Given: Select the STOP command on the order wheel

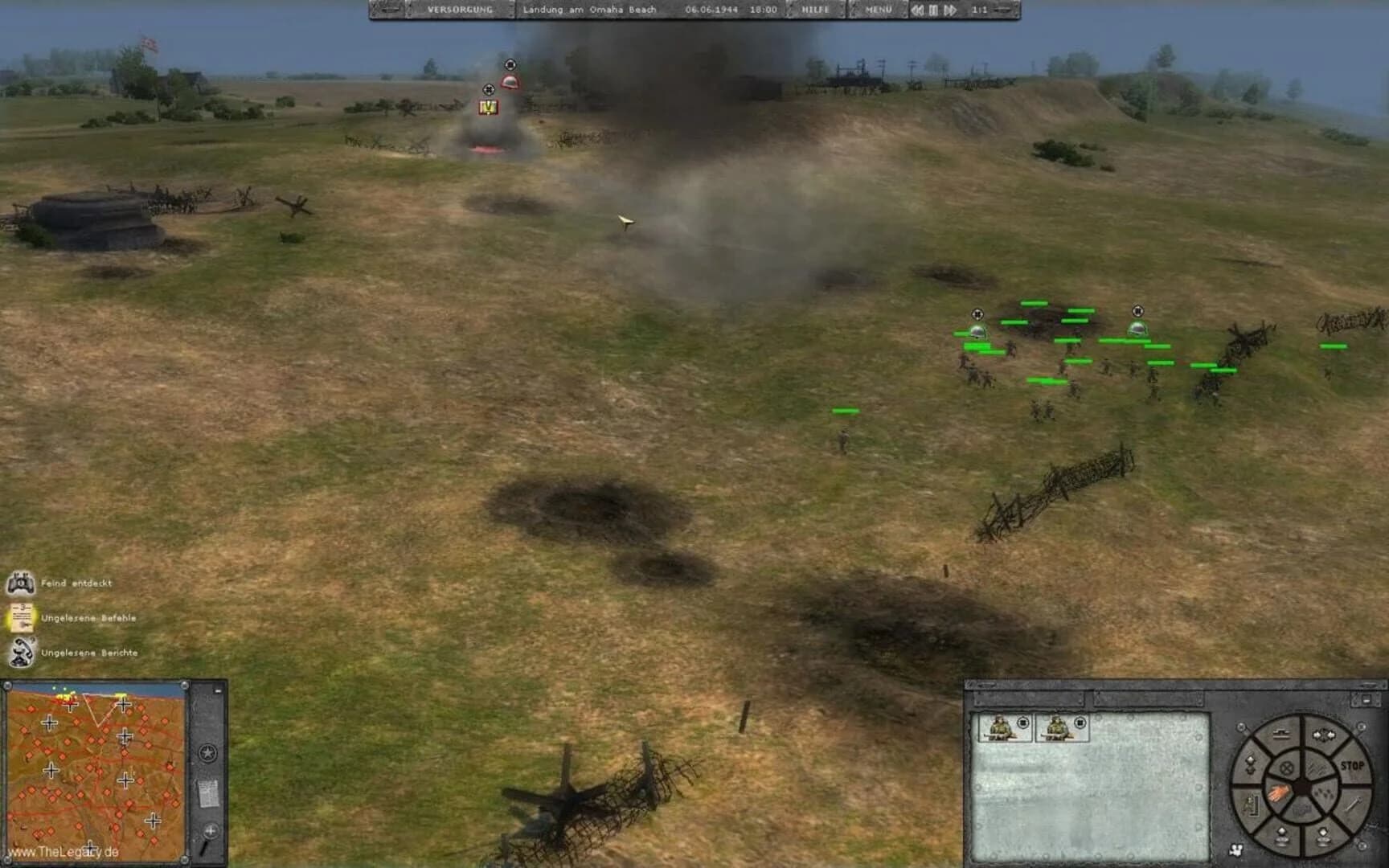Looking at the screenshot, I should pos(1353,764).
